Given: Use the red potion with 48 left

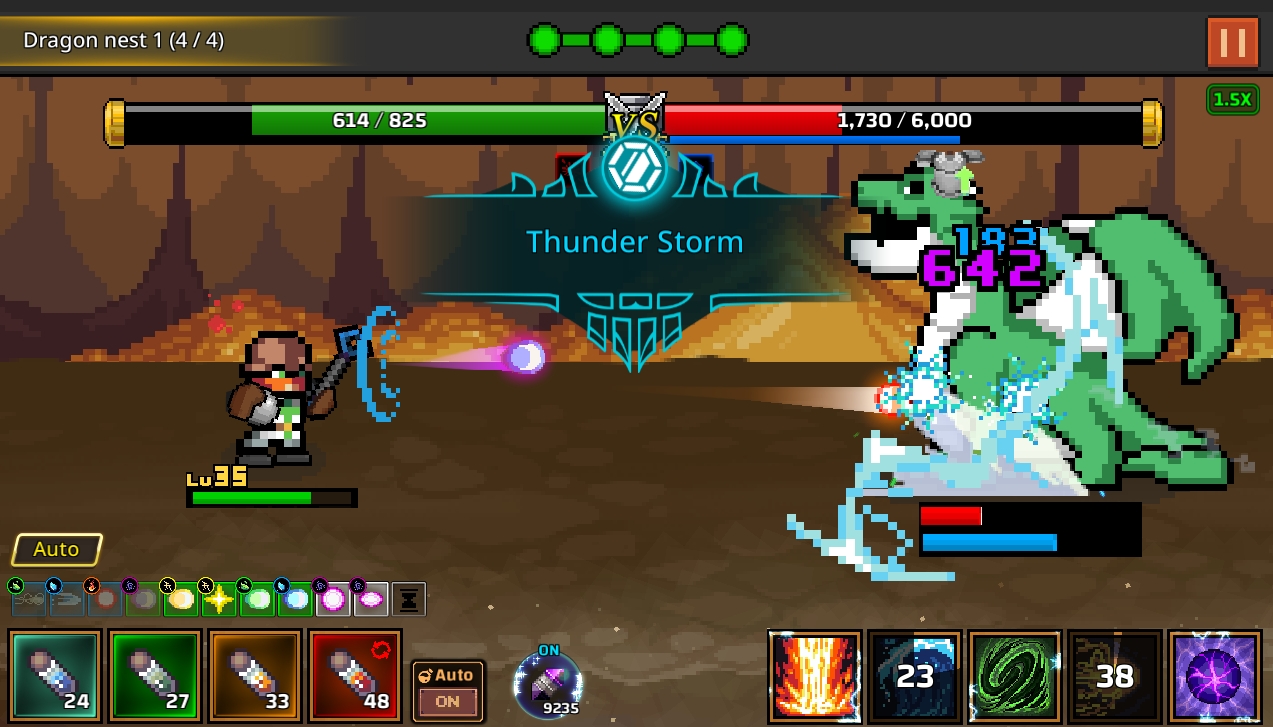Looking at the screenshot, I should pos(355,676).
